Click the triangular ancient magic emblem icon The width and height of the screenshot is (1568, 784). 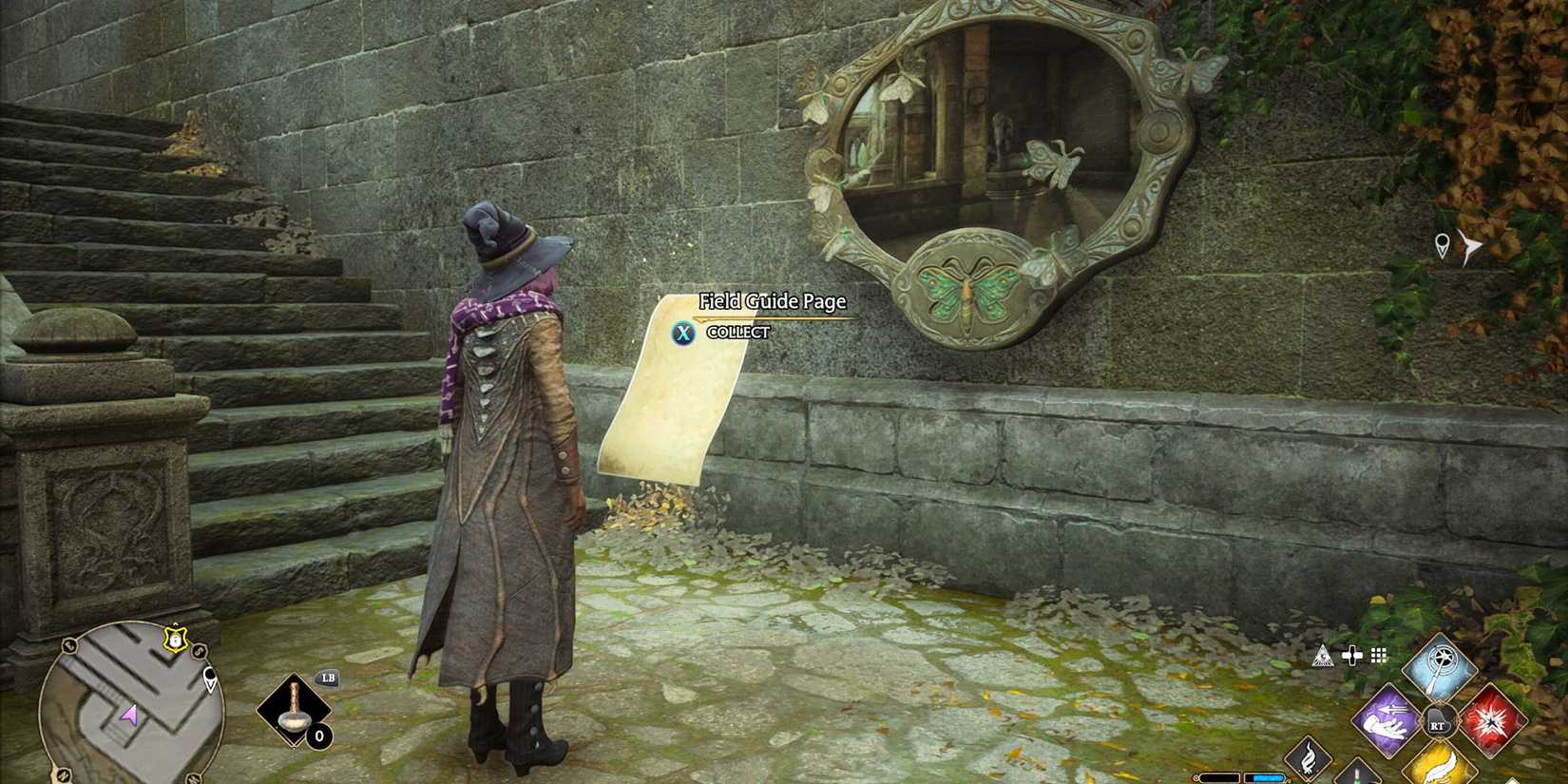(1325, 655)
